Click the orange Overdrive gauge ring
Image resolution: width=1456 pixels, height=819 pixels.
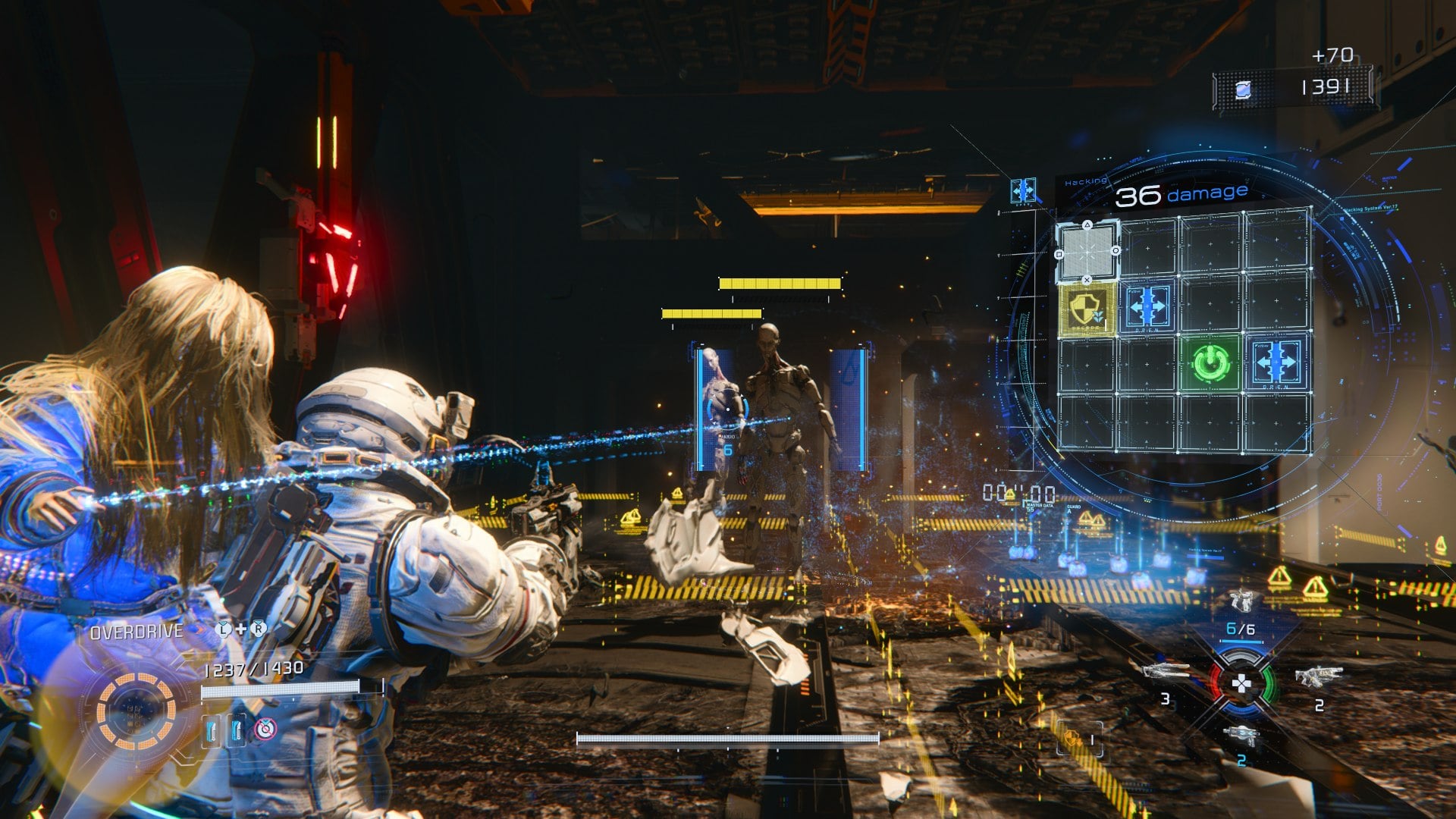pos(136,711)
